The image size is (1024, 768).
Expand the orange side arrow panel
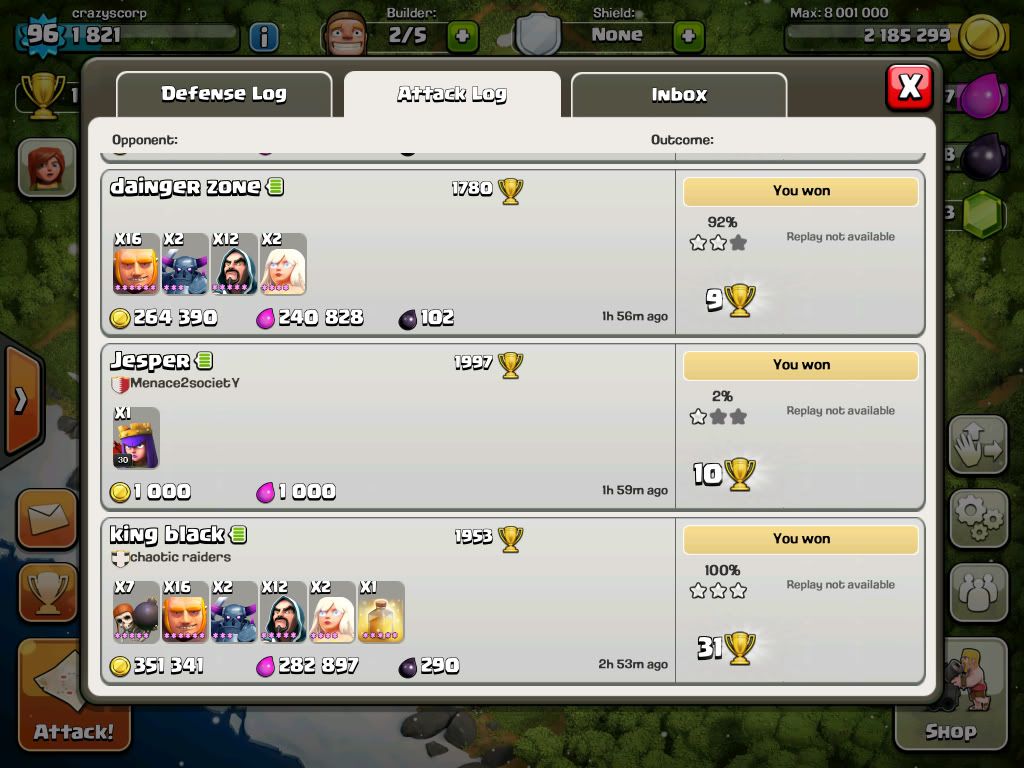coord(20,401)
